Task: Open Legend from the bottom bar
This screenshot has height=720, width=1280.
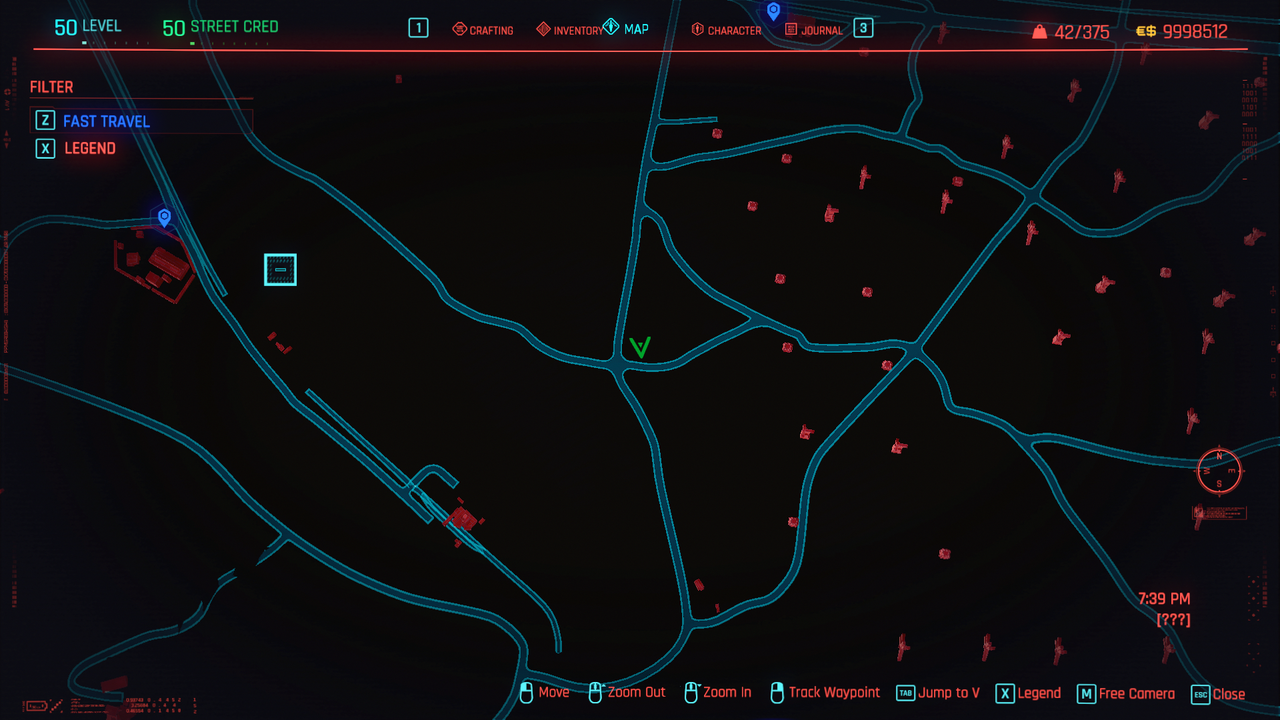Action: 1028,693
